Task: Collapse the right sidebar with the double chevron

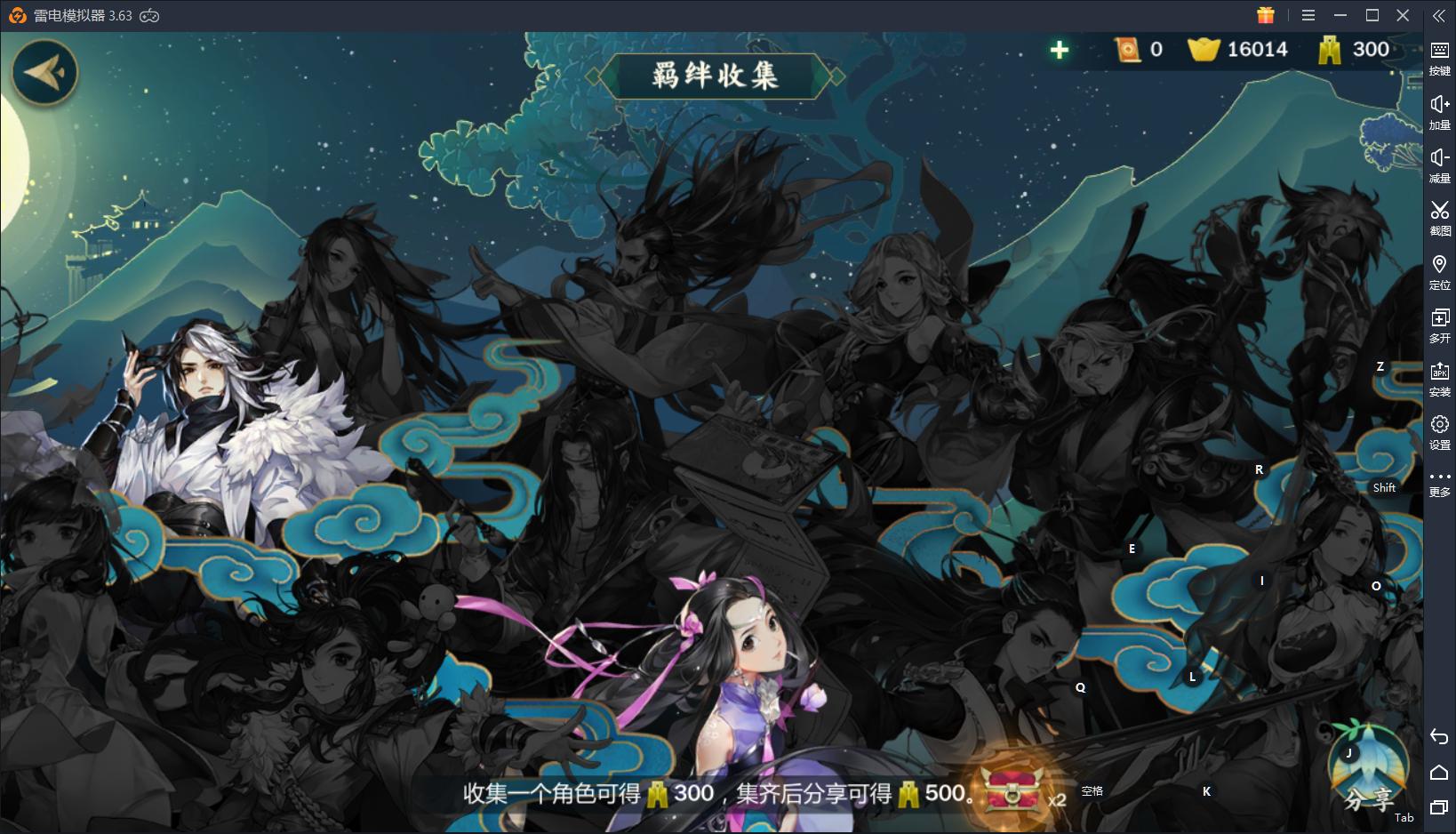Action: 1440,15
